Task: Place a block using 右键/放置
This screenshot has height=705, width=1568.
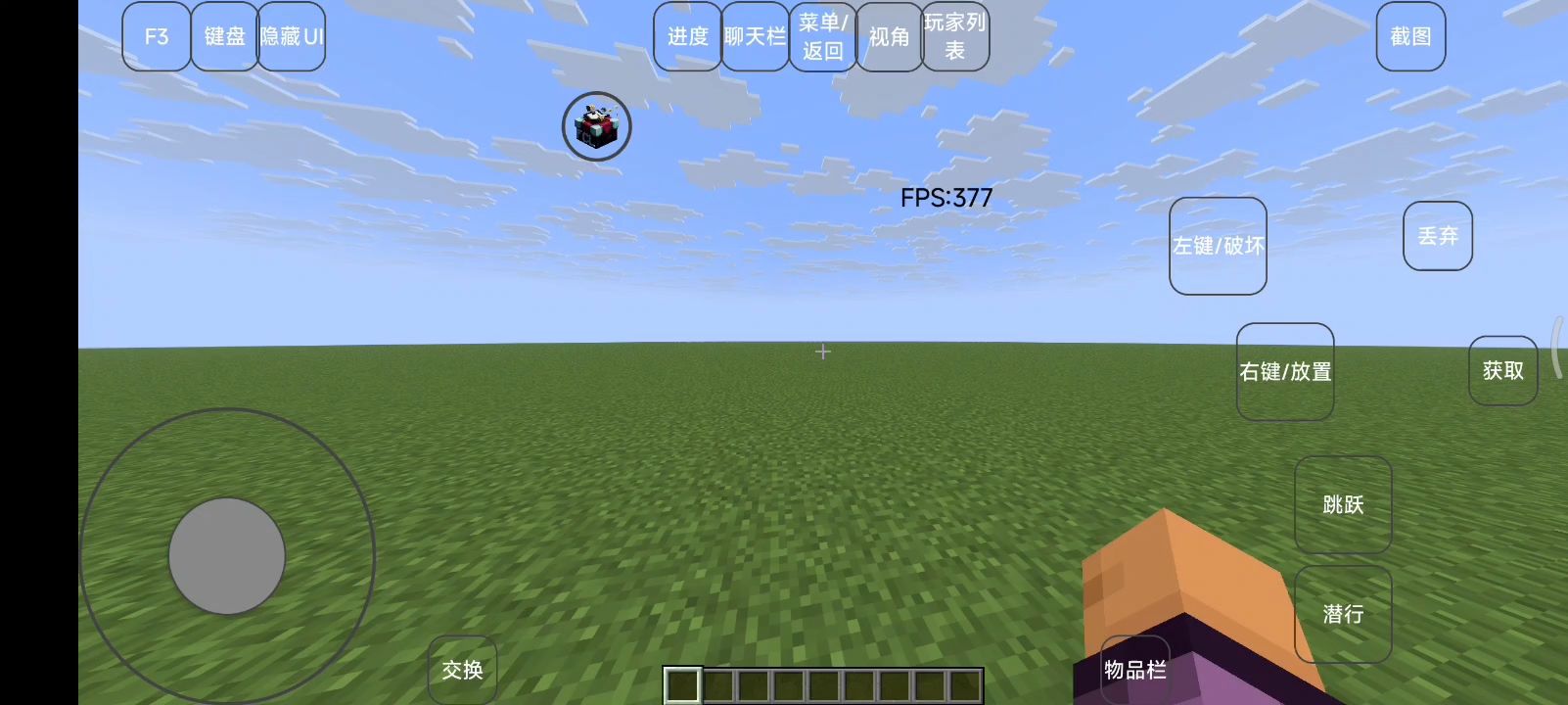Action: point(1285,372)
